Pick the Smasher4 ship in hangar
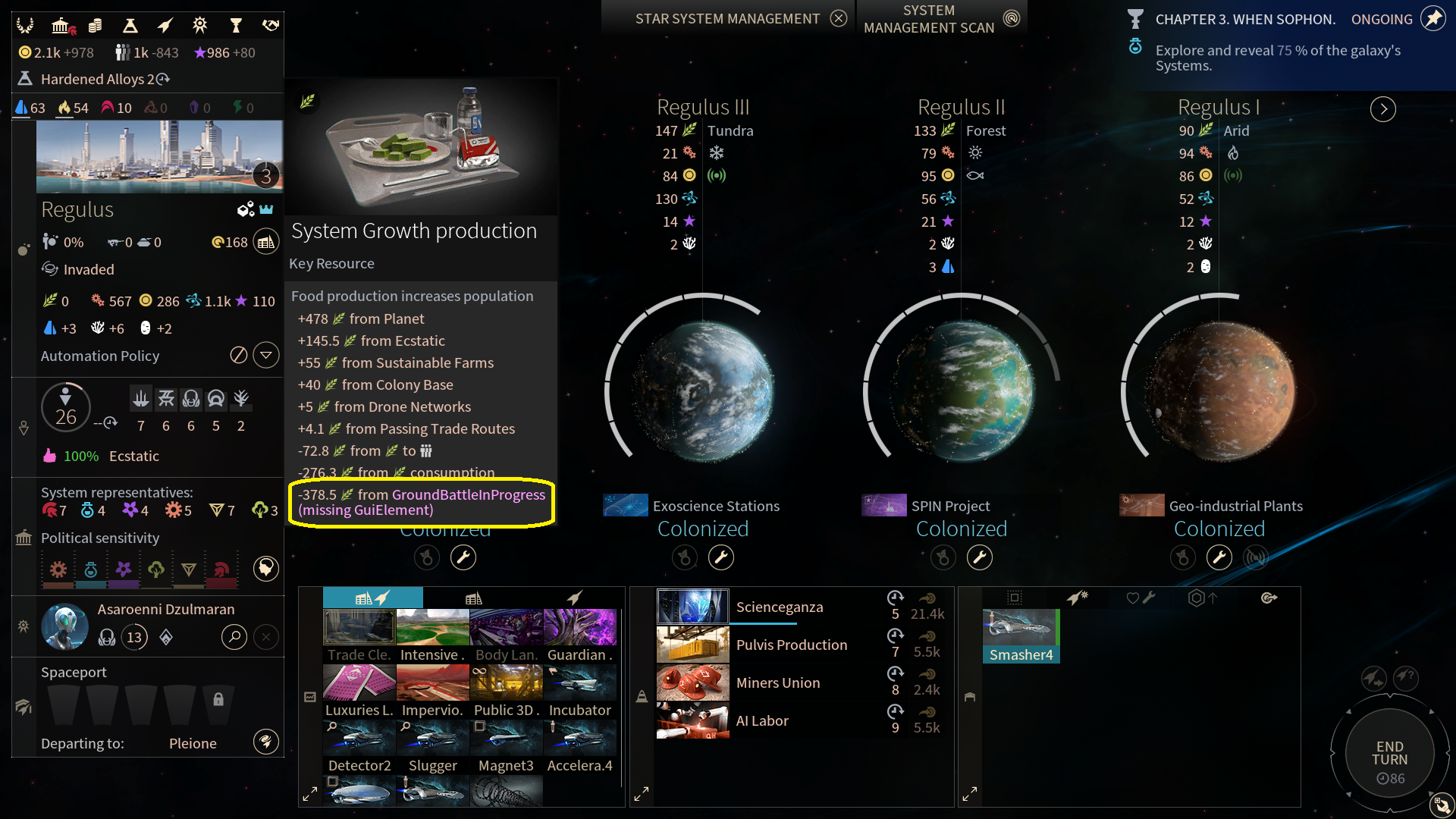Image resolution: width=1456 pixels, height=819 pixels. 1021,635
